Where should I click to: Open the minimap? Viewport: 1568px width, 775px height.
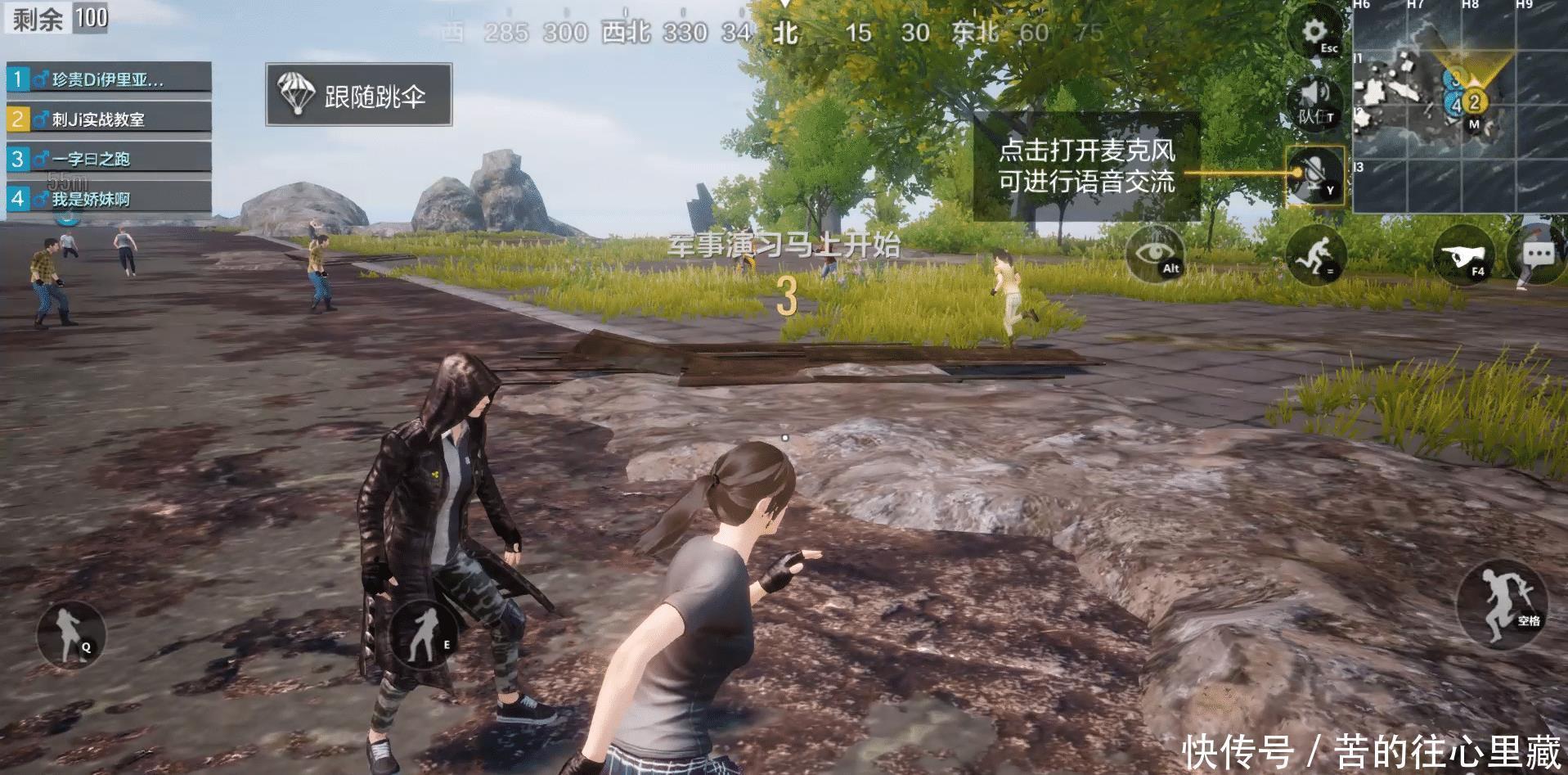1459,106
